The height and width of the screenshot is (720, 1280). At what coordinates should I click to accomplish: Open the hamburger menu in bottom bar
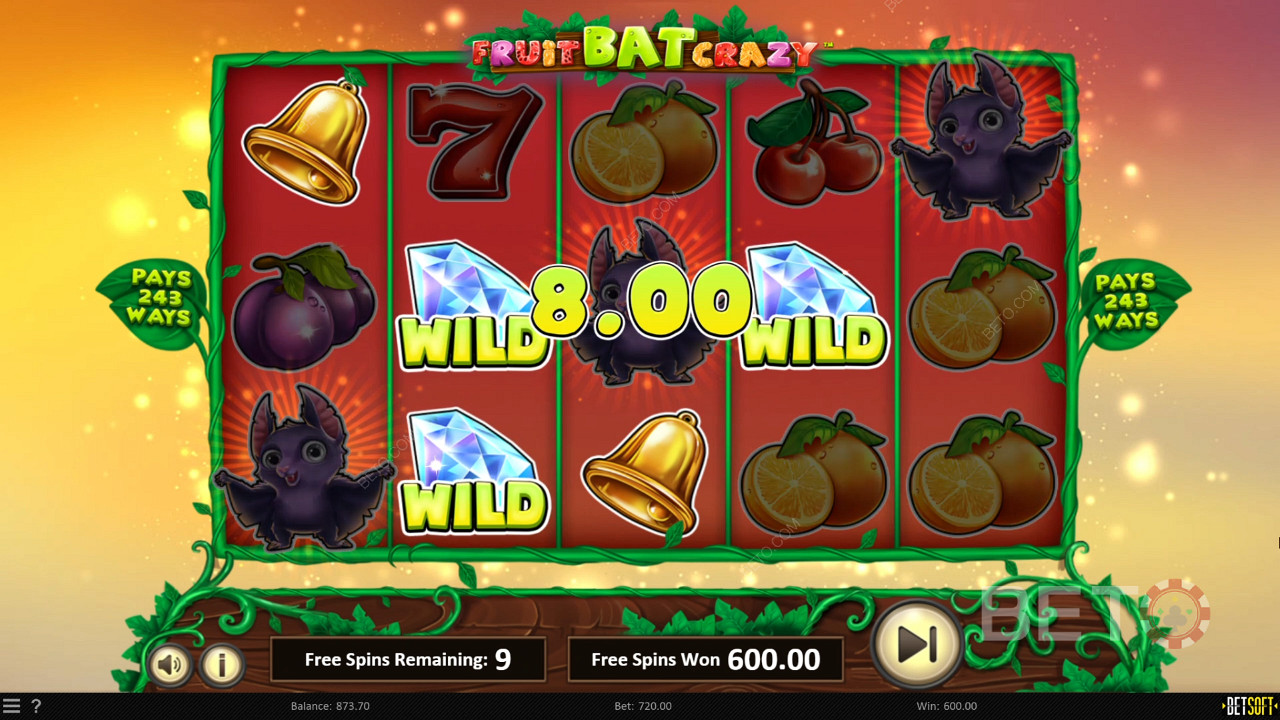(x=12, y=706)
